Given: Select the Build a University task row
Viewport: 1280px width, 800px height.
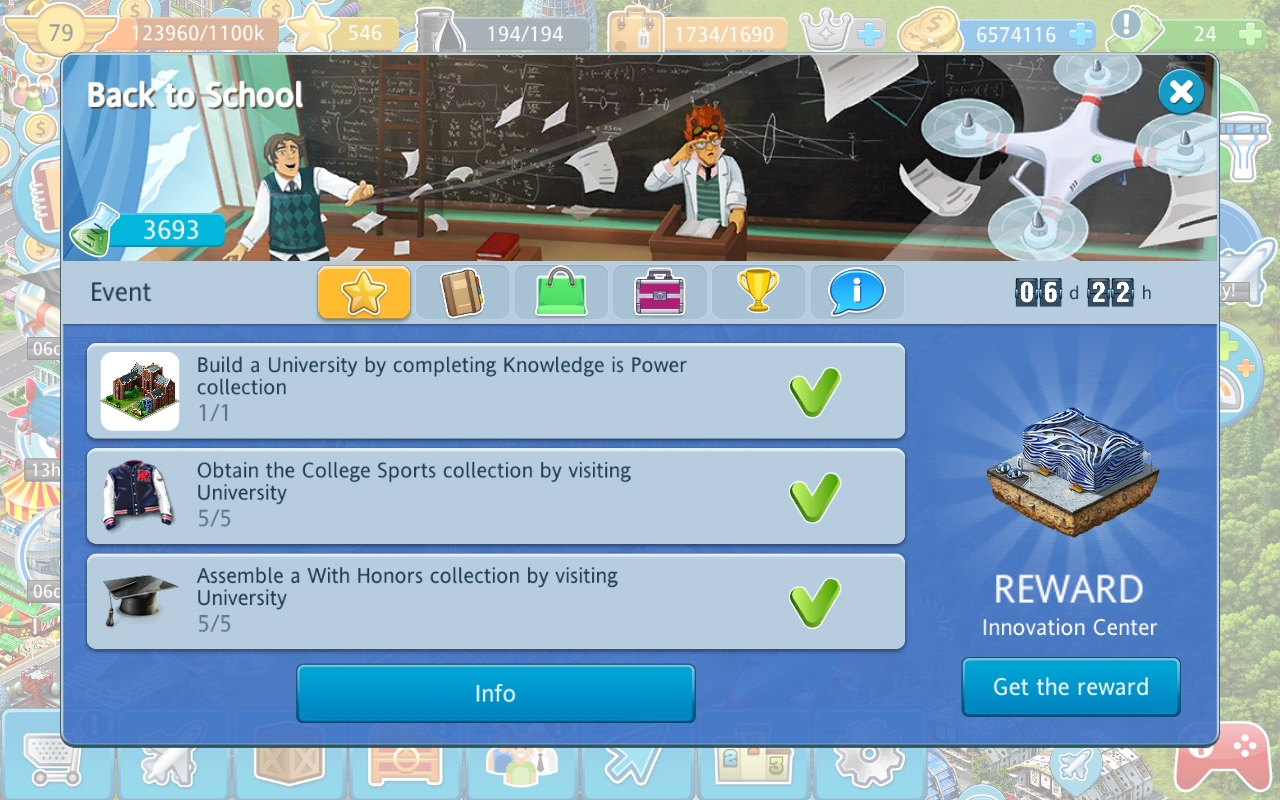Looking at the screenshot, I should click(x=495, y=390).
